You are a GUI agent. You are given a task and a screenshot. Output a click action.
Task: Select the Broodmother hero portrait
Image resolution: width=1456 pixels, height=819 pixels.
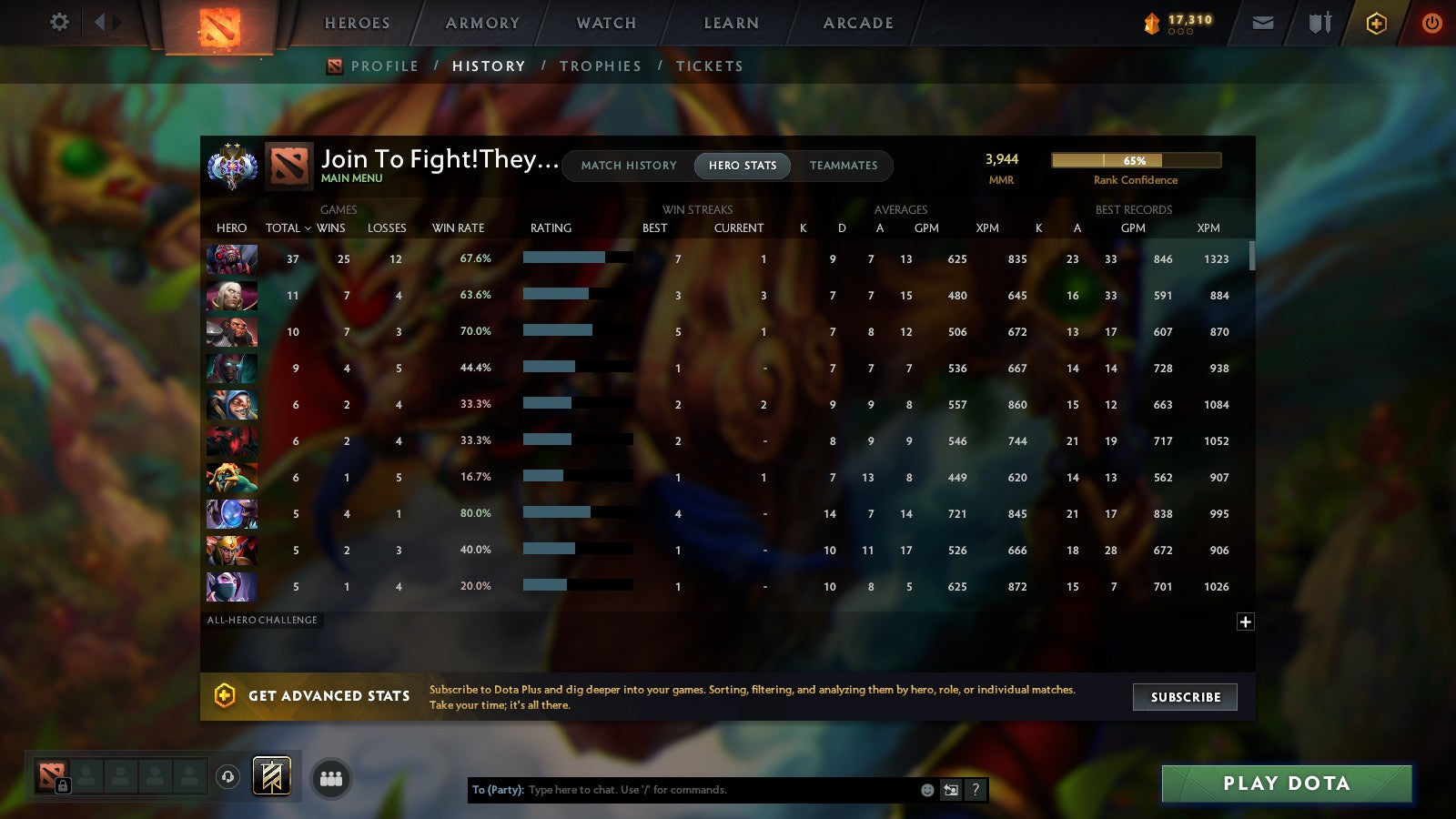click(231, 259)
